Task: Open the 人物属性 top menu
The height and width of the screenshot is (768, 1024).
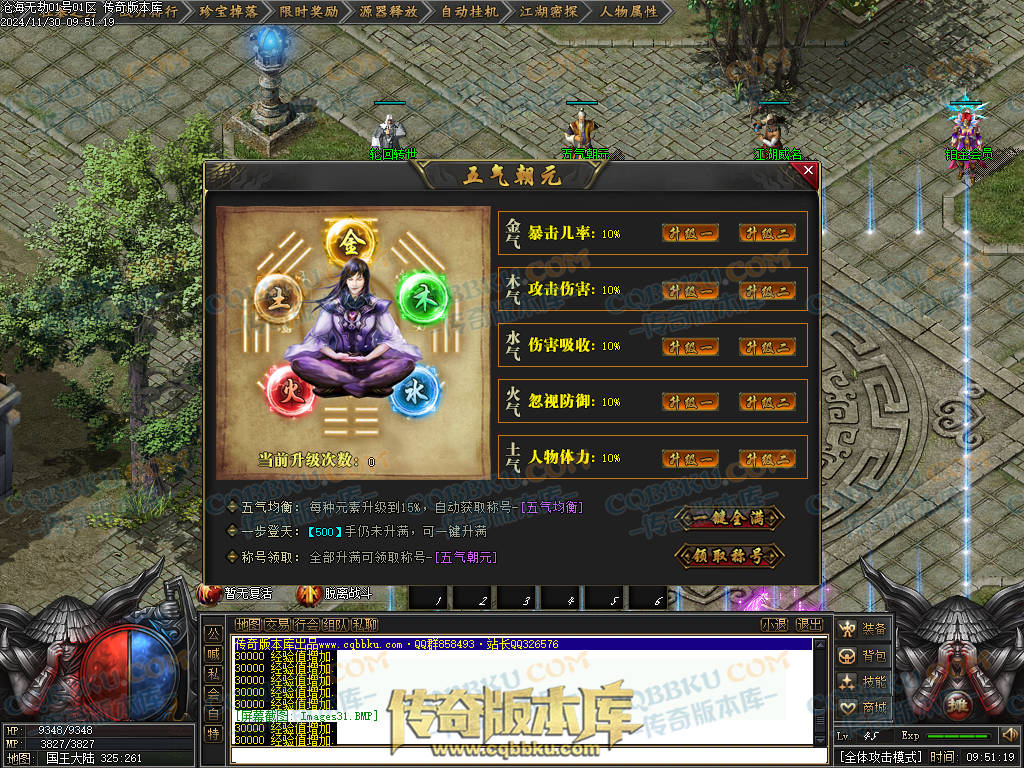Action: point(629,12)
